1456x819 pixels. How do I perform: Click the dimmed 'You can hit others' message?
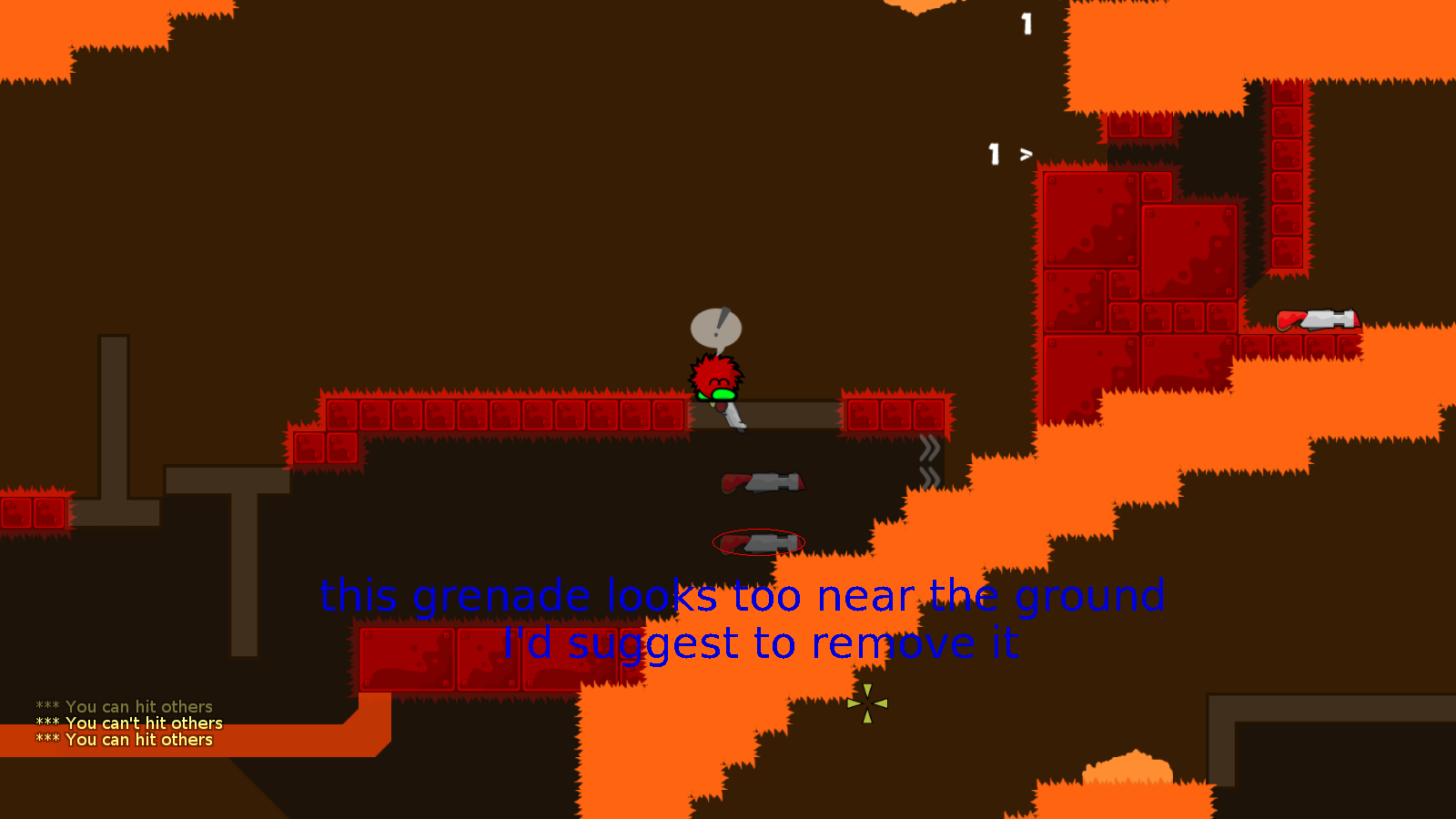[124, 706]
